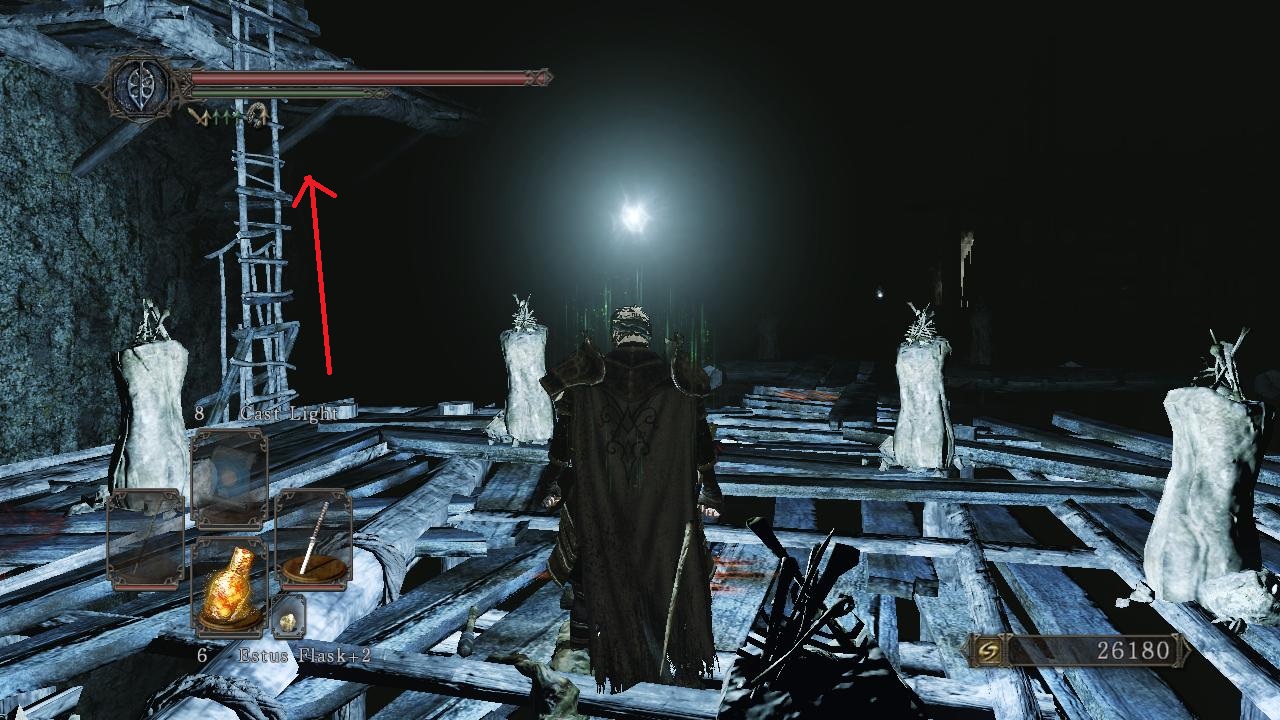Viewport: 1280px width, 720px height.
Task: Click the Cast Light text label
Action: (x=288, y=414)
